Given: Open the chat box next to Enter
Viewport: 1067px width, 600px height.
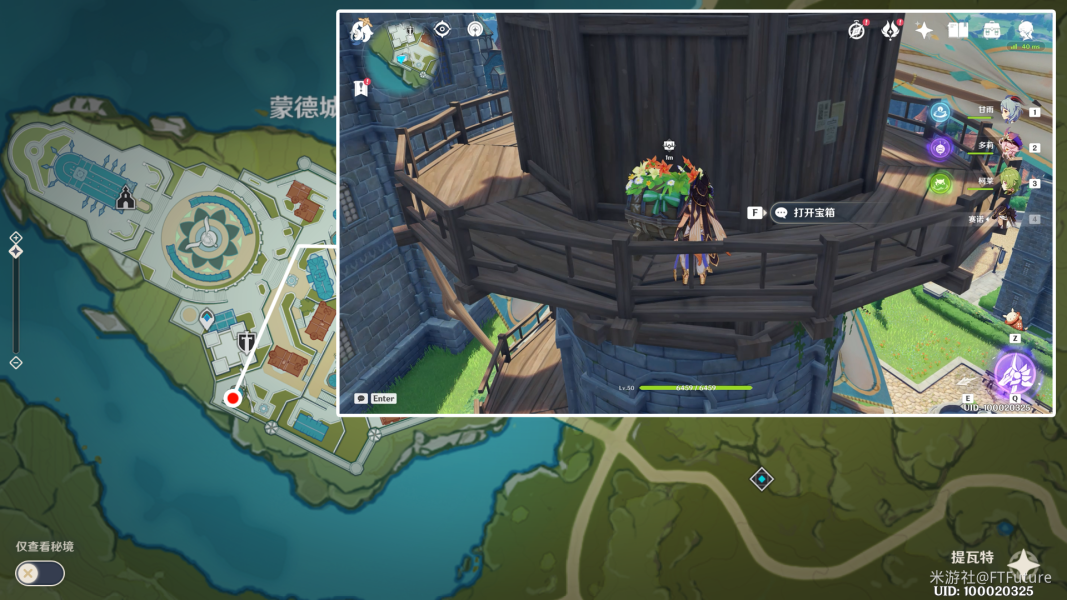Looking at the screenshot, I should point(361,398).
